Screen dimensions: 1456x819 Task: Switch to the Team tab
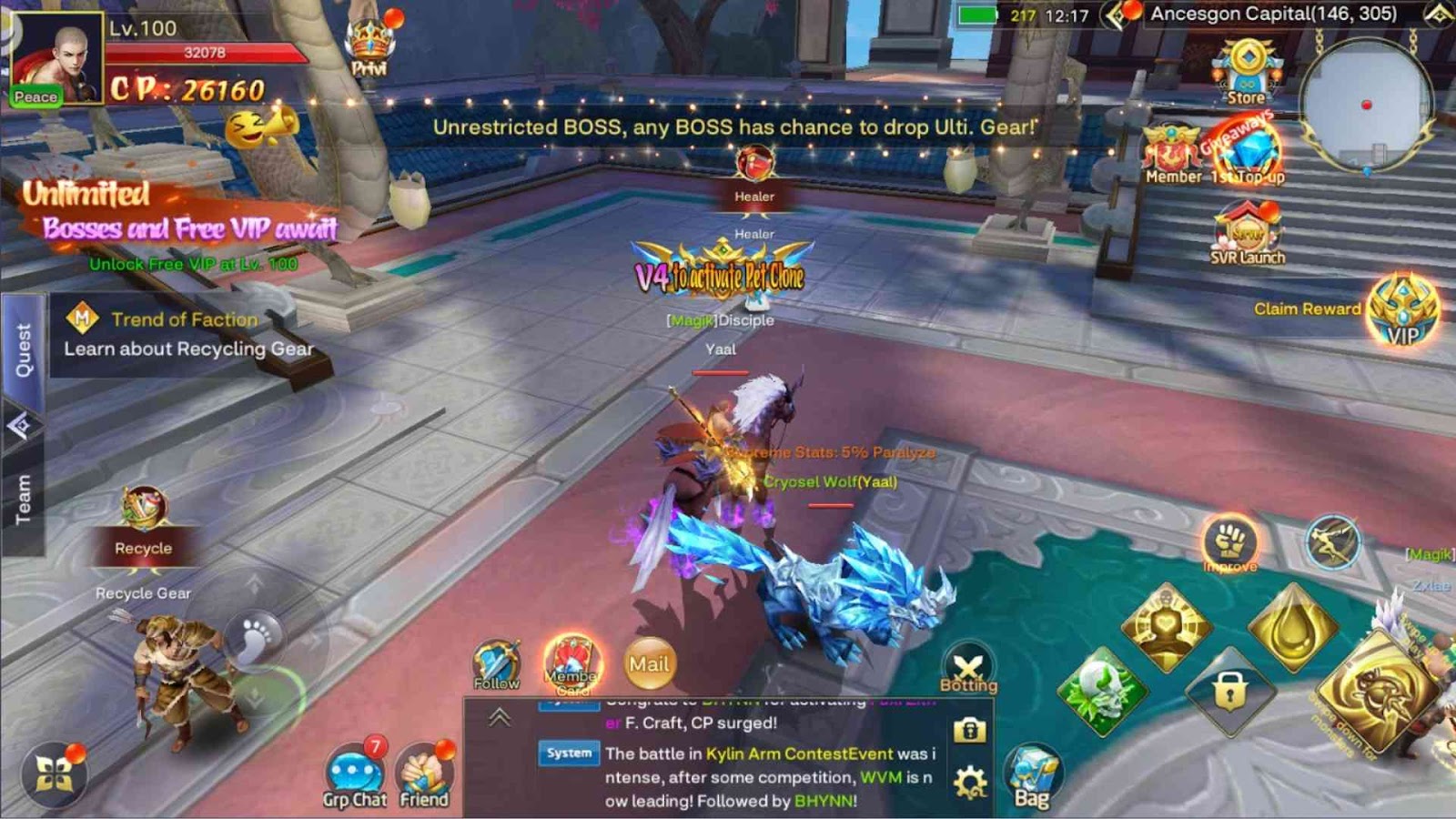tap(23, 500)
